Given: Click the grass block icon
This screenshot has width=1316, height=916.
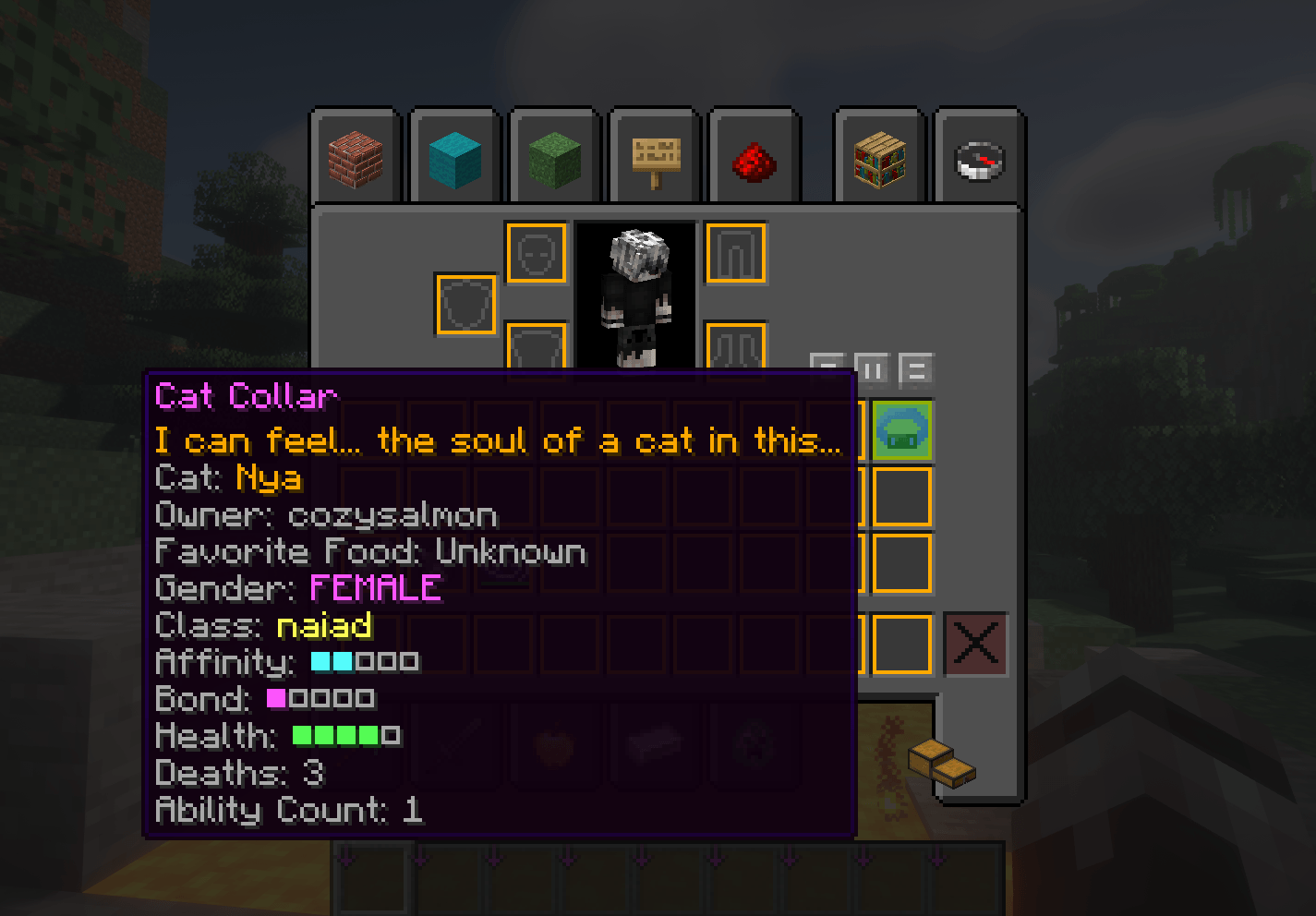Looking at the screenshot, I should tap(553, 157).
